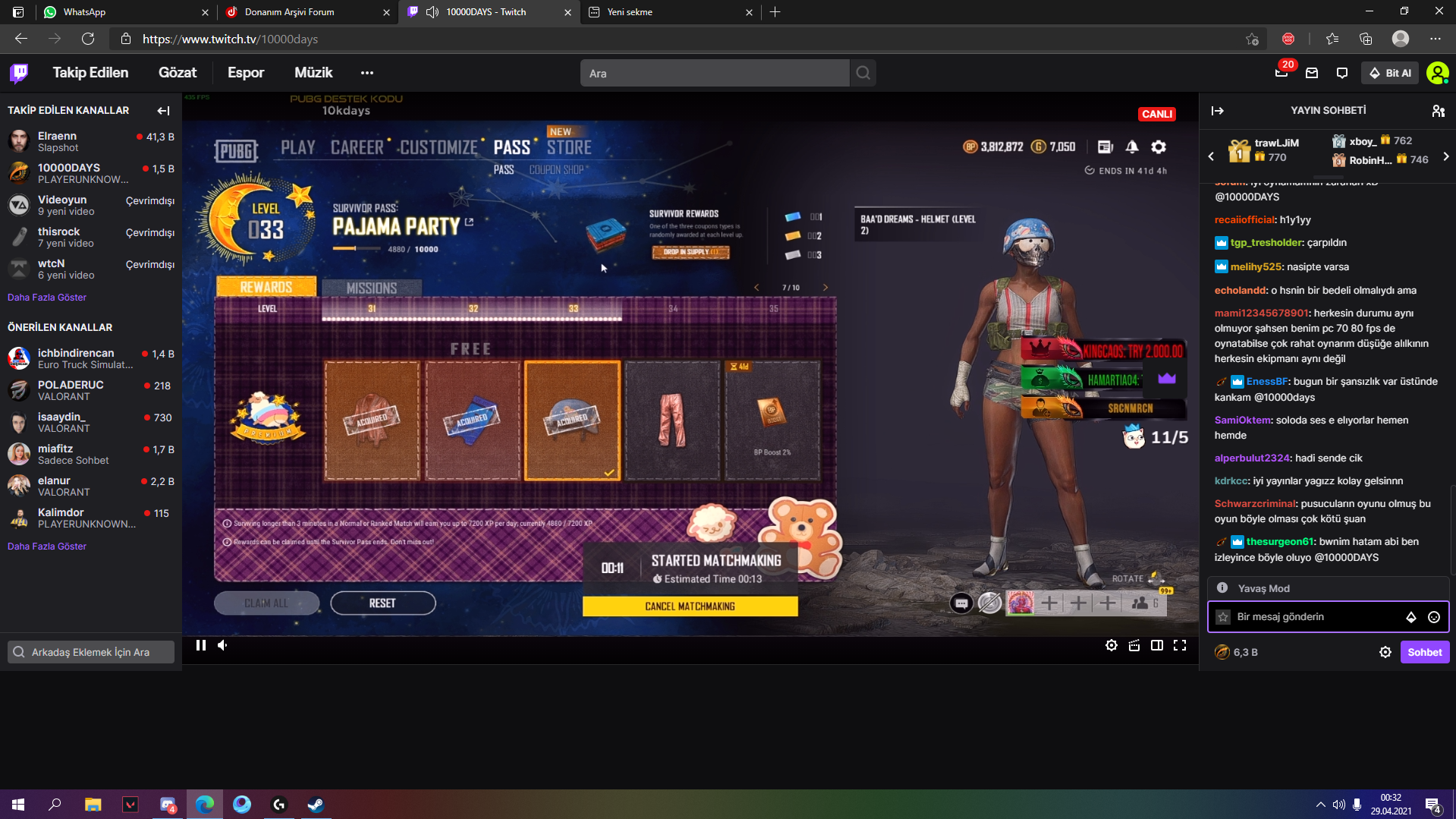1456x819 pixels.
Task: Open the Twitch inbox whispers icon
Action: (x=1311, y=72)
